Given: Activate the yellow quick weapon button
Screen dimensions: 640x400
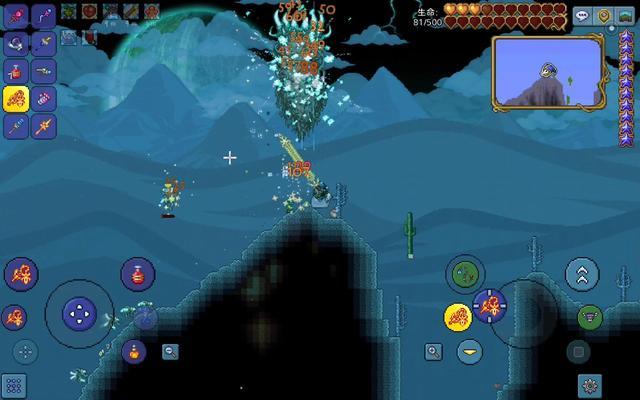Looking at the screenshot, I should tap(458, 317).
